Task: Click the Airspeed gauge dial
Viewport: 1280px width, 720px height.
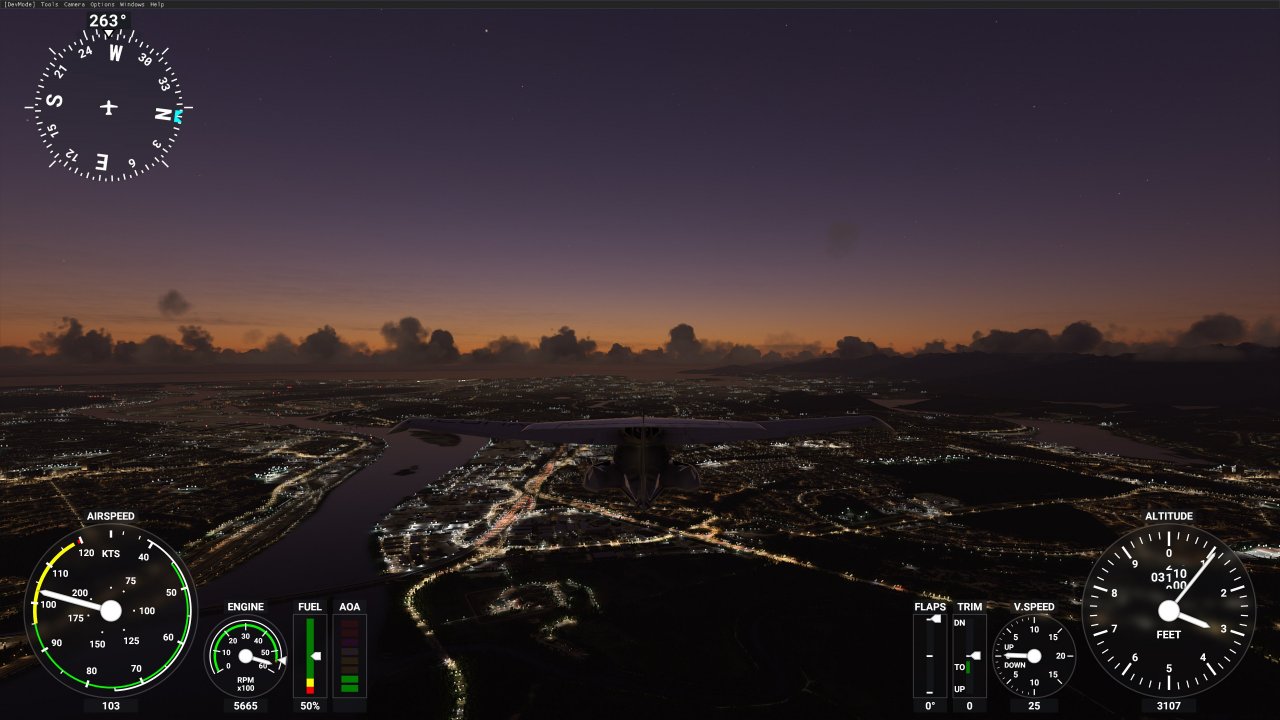Action: pos(110,611)
